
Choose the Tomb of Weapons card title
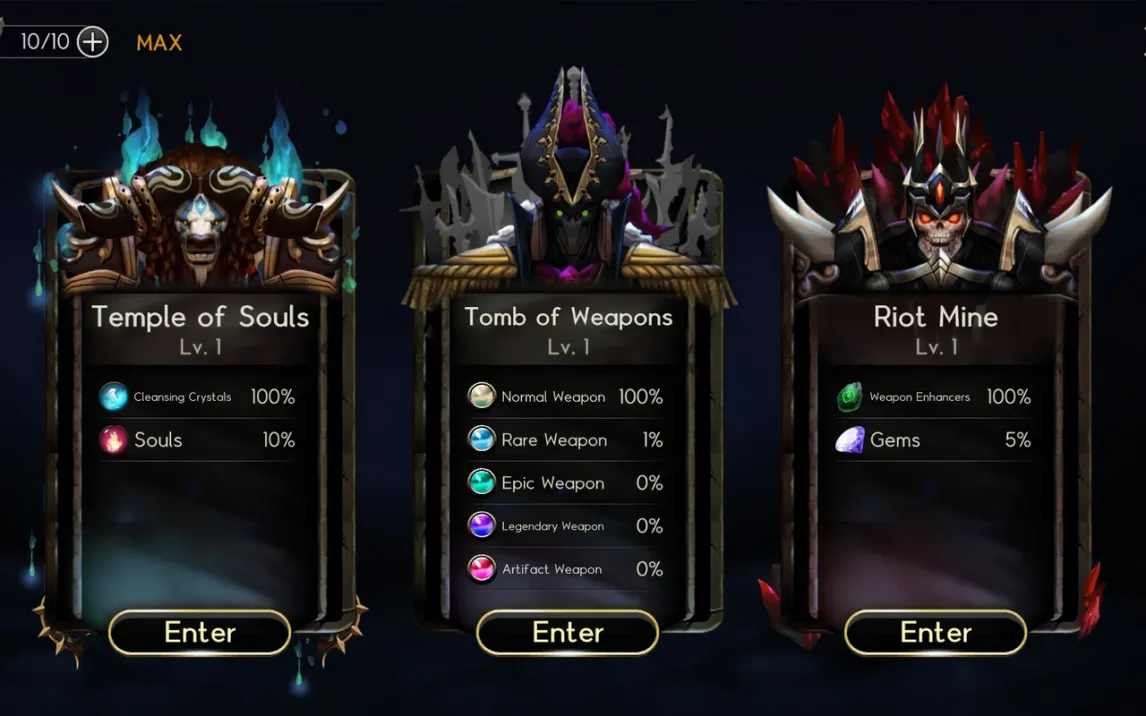pos(568,317)
